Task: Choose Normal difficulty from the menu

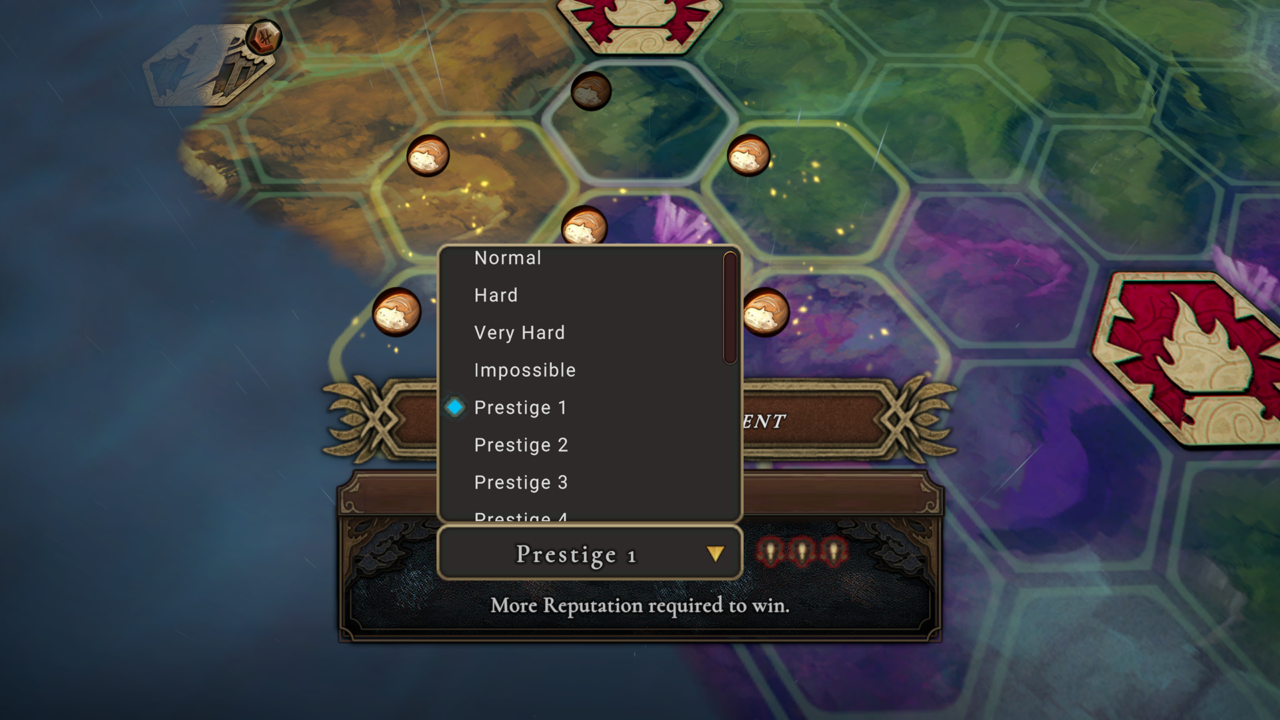Action: 507,258
